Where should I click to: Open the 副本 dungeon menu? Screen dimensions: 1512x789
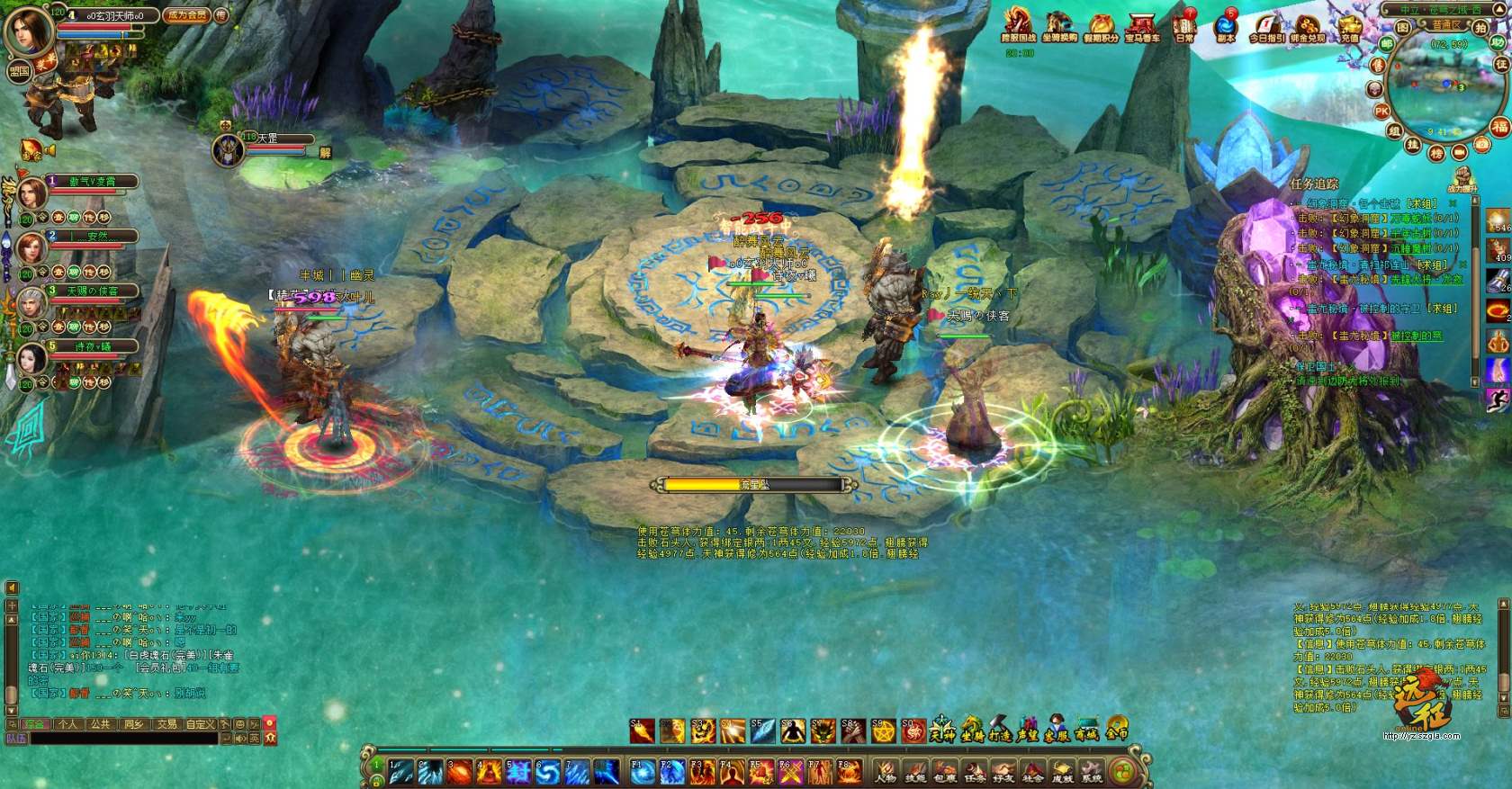pyautogui.click(x=1225, y=27)
